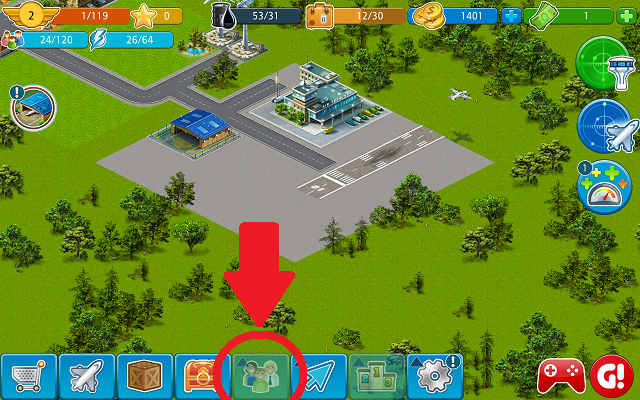Open the wooden crate warehouse

point(145,377)
